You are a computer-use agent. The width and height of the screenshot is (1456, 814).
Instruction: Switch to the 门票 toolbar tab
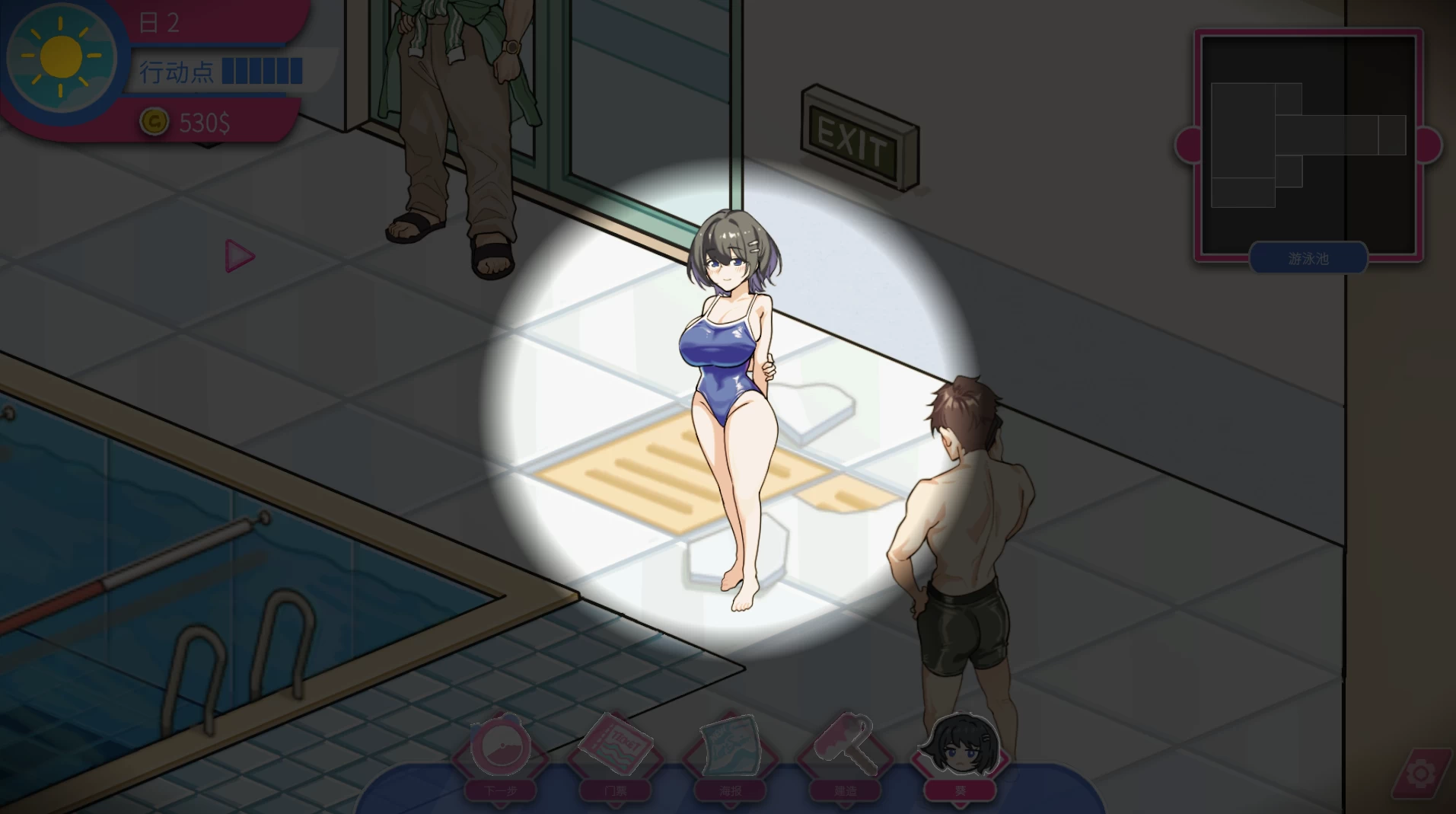pos(616,792)
